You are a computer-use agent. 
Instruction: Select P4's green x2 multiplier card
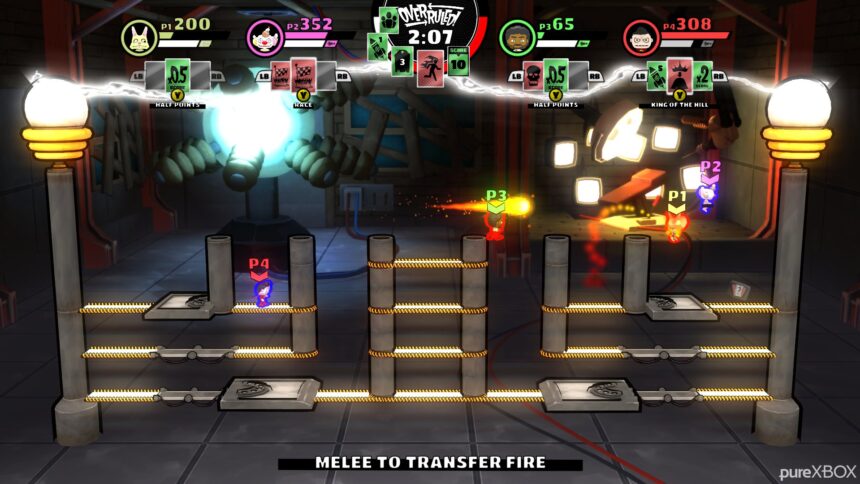704,76
